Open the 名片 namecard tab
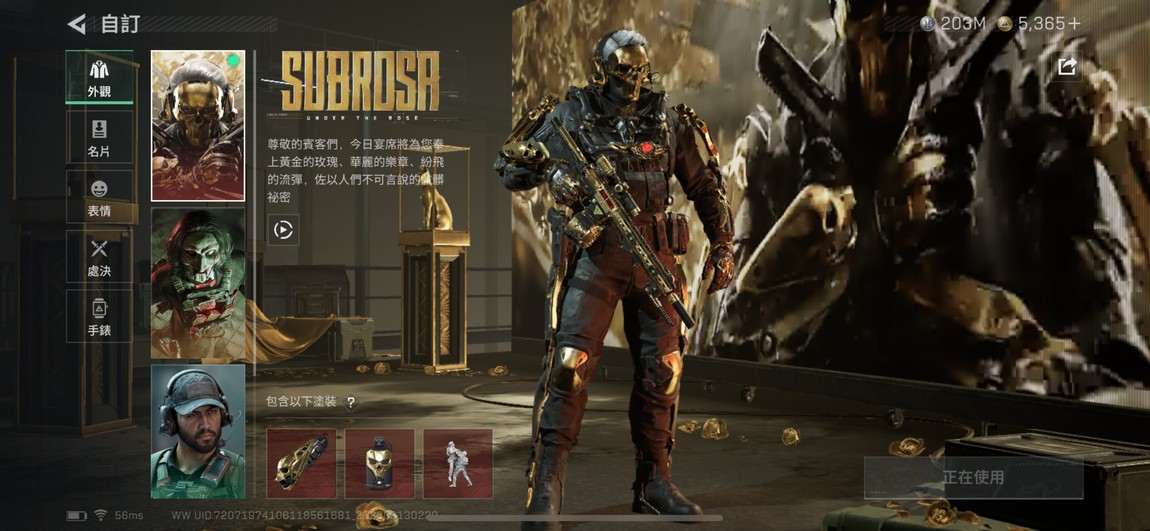The height and width of the screenshot is (531, 1150). point(99,138)
